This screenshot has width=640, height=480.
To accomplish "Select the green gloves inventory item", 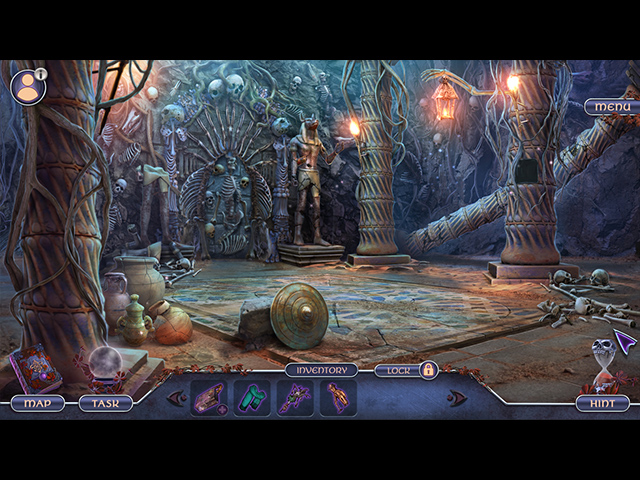I will pos(252,398).
